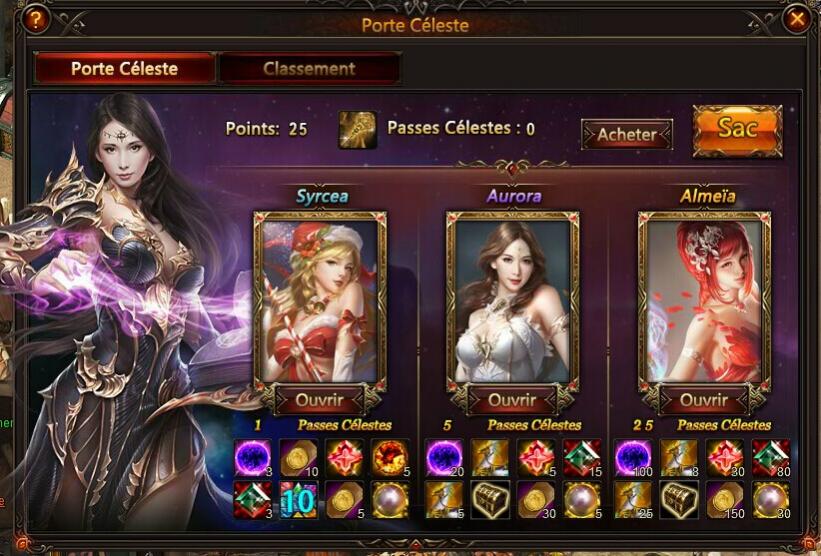Close the Porte Céleste window
The image size is (821, 556).
[x=796, y=19]
